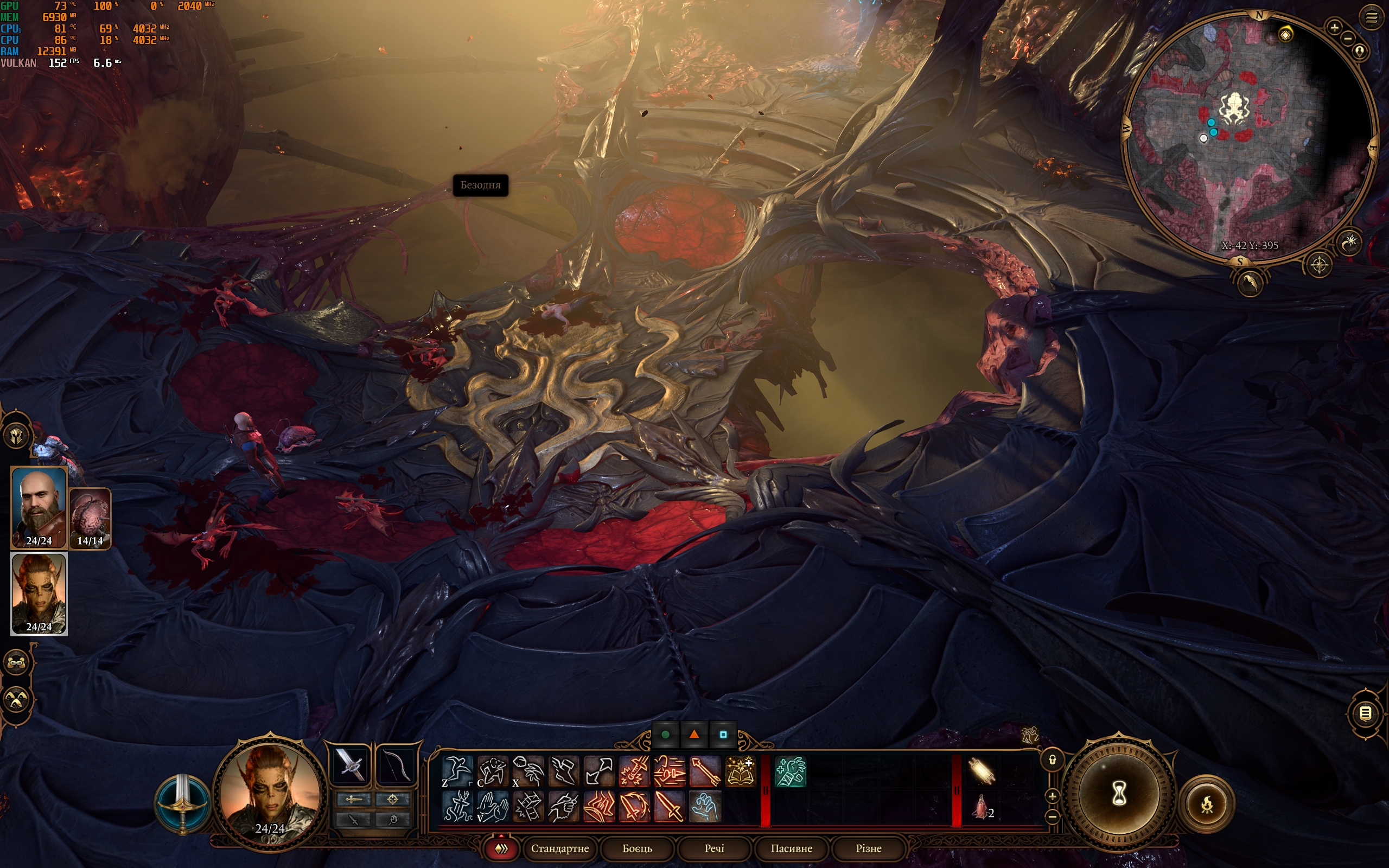Use the Throw ability with rock icon
Viewport: 1389px width, 868px height.
pyautogui.click(x=527, y=771)
